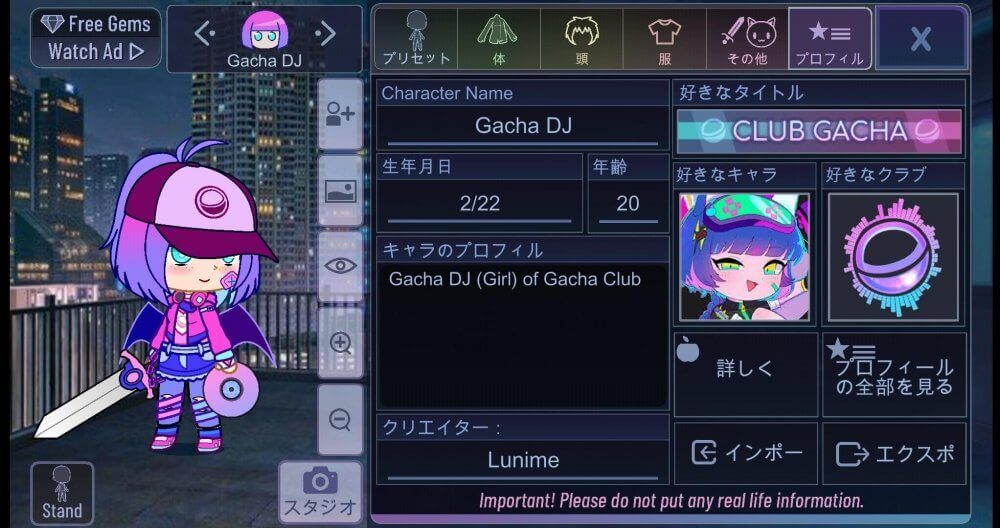Screen dimensions: 1000x528
Task: Click the インポー import button
Action: point(746,453)
